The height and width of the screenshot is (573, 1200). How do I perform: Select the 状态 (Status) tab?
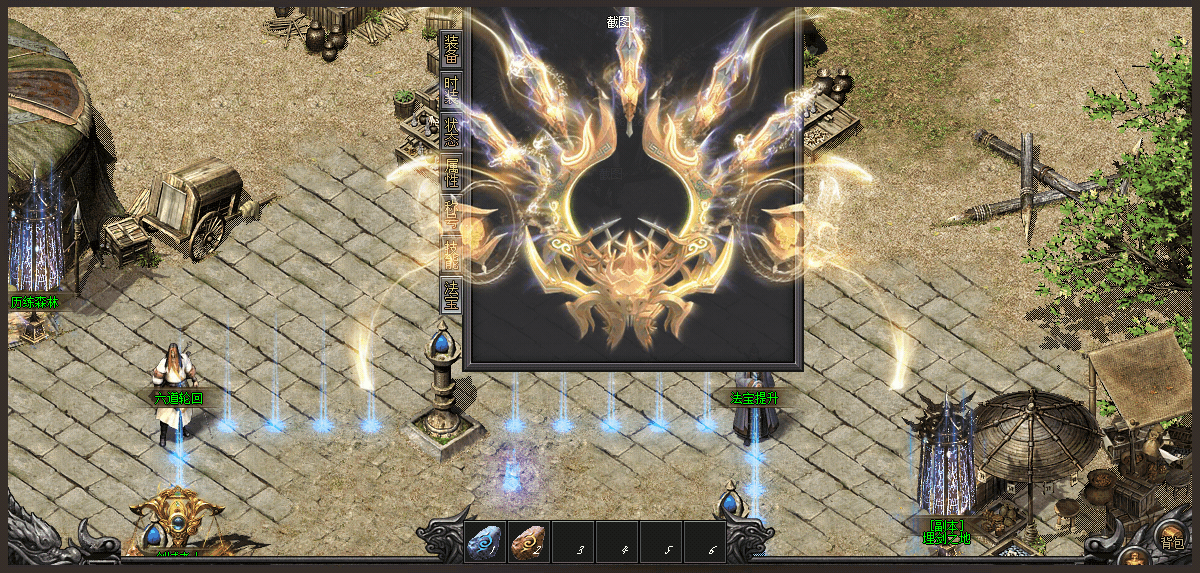tap(451, 131)
